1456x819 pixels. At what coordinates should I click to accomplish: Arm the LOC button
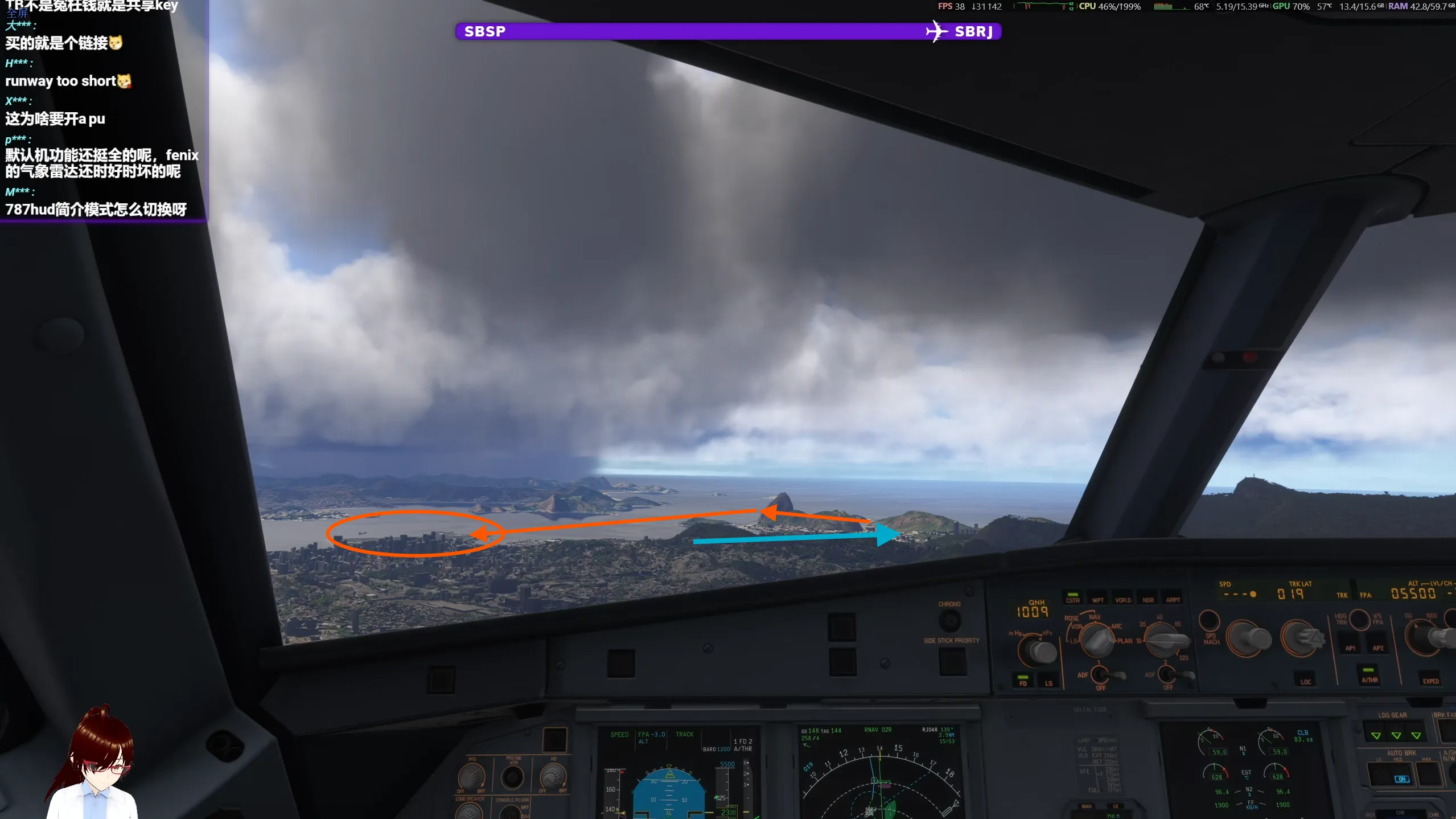(1306, 680)
